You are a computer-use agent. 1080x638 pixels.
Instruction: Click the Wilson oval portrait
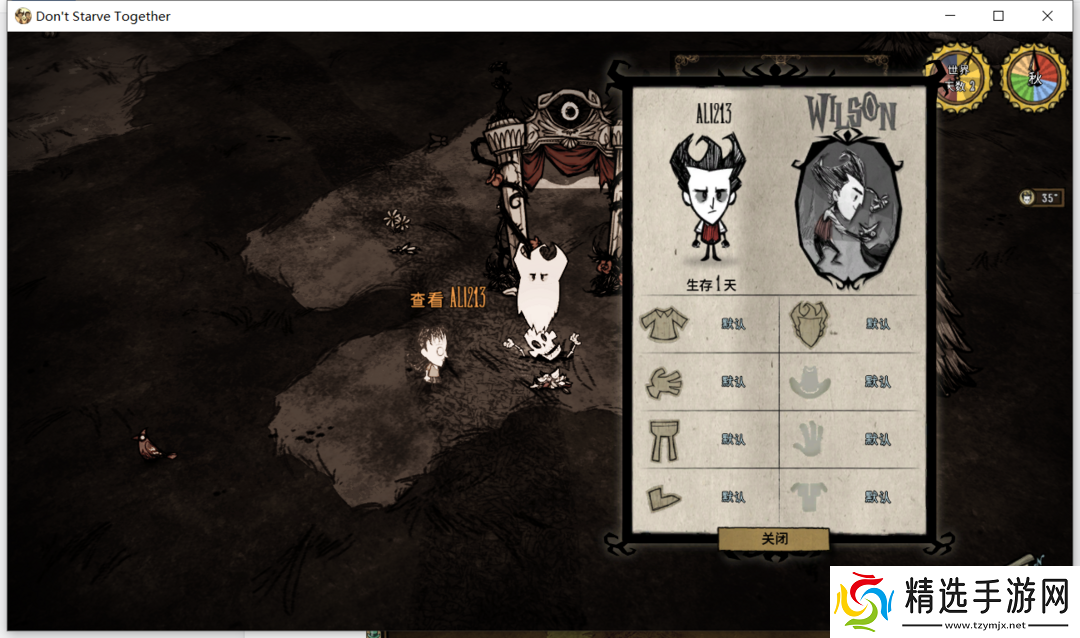tap(847, 212)
